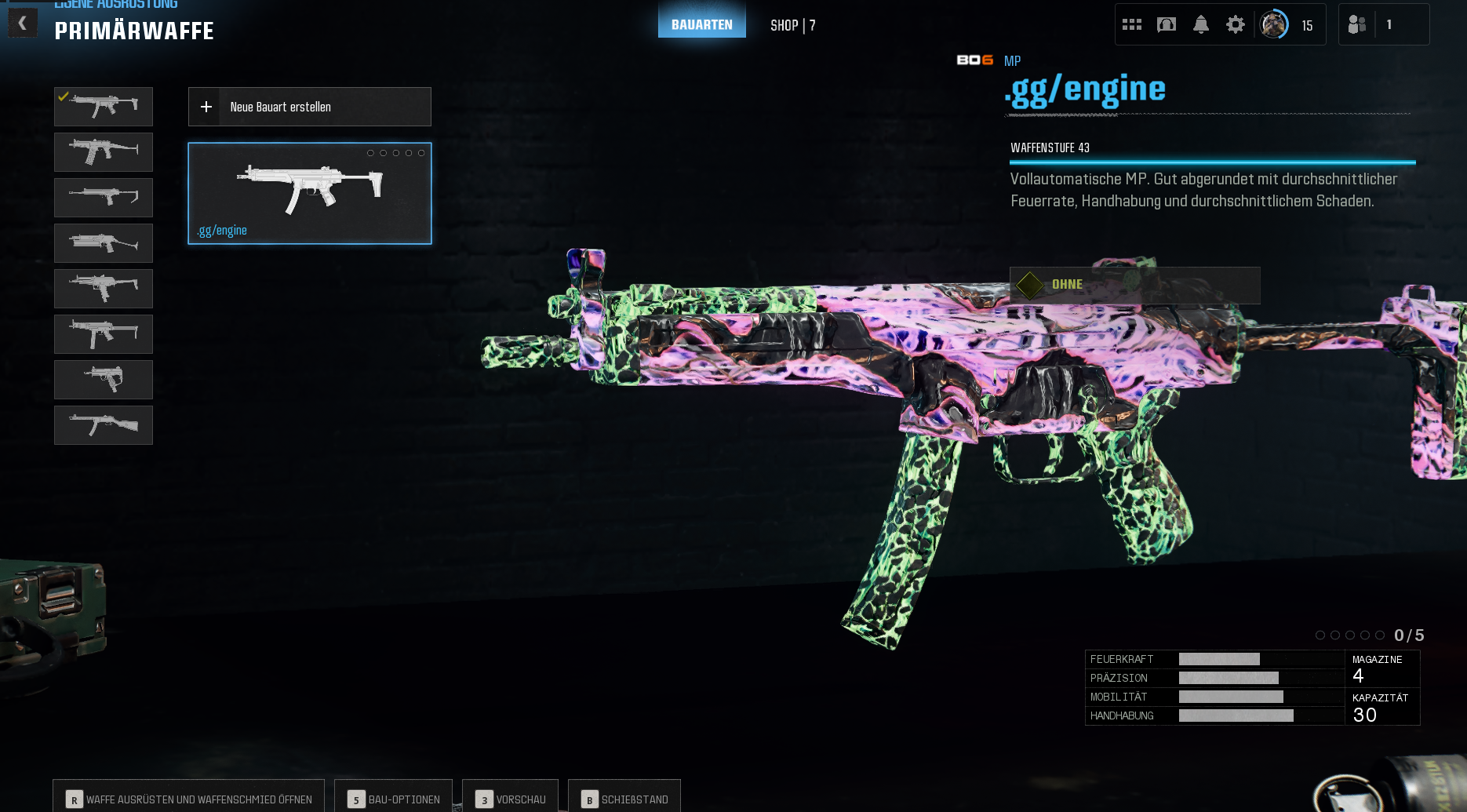
Task: Go back with the top-left arrow
Action: 23,24
